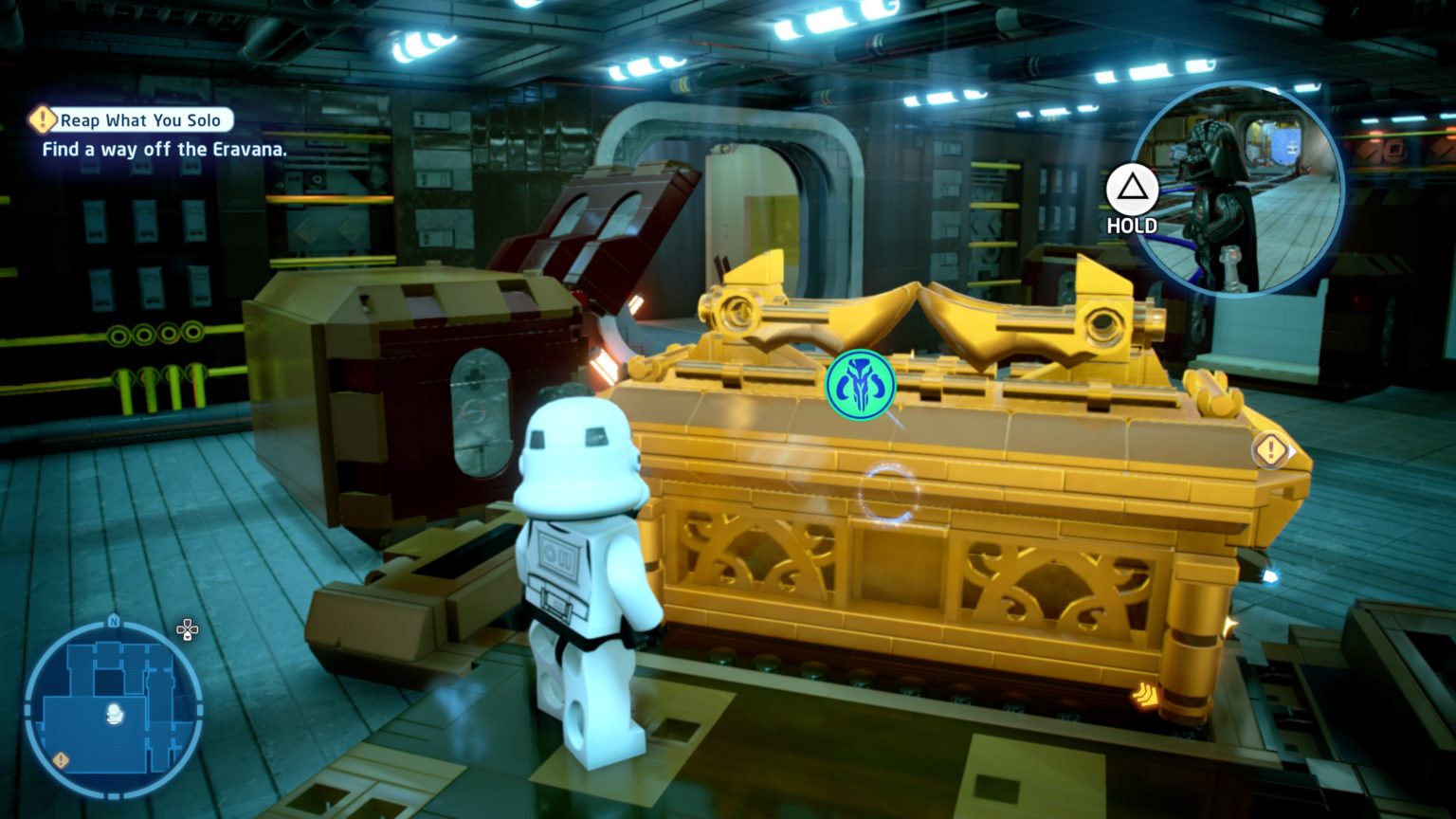Select the sparkle marker beside the minimap

pyautogui.click(x=188, y=629)
